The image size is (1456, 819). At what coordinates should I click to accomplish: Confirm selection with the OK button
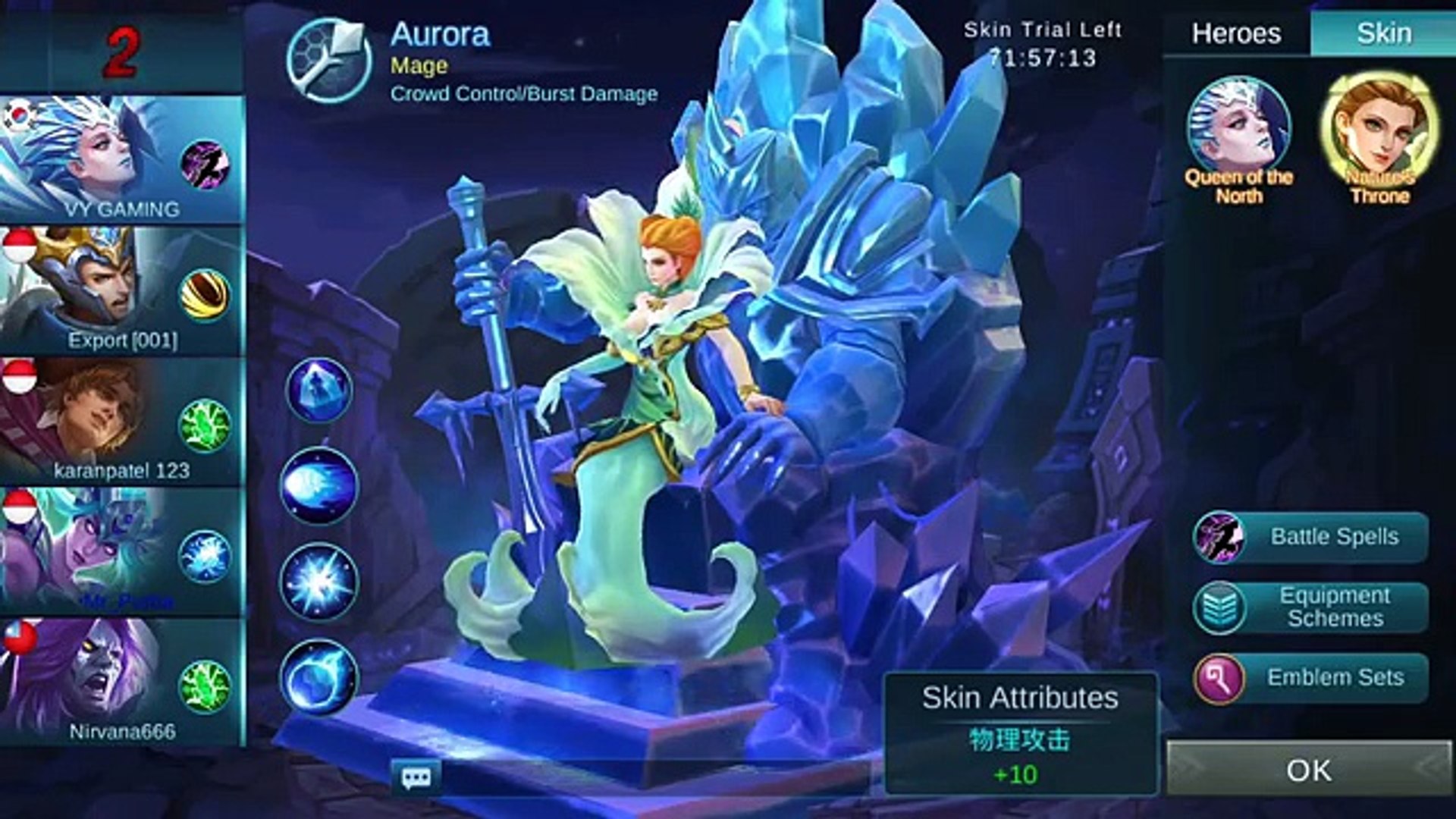coord(1308,770)
